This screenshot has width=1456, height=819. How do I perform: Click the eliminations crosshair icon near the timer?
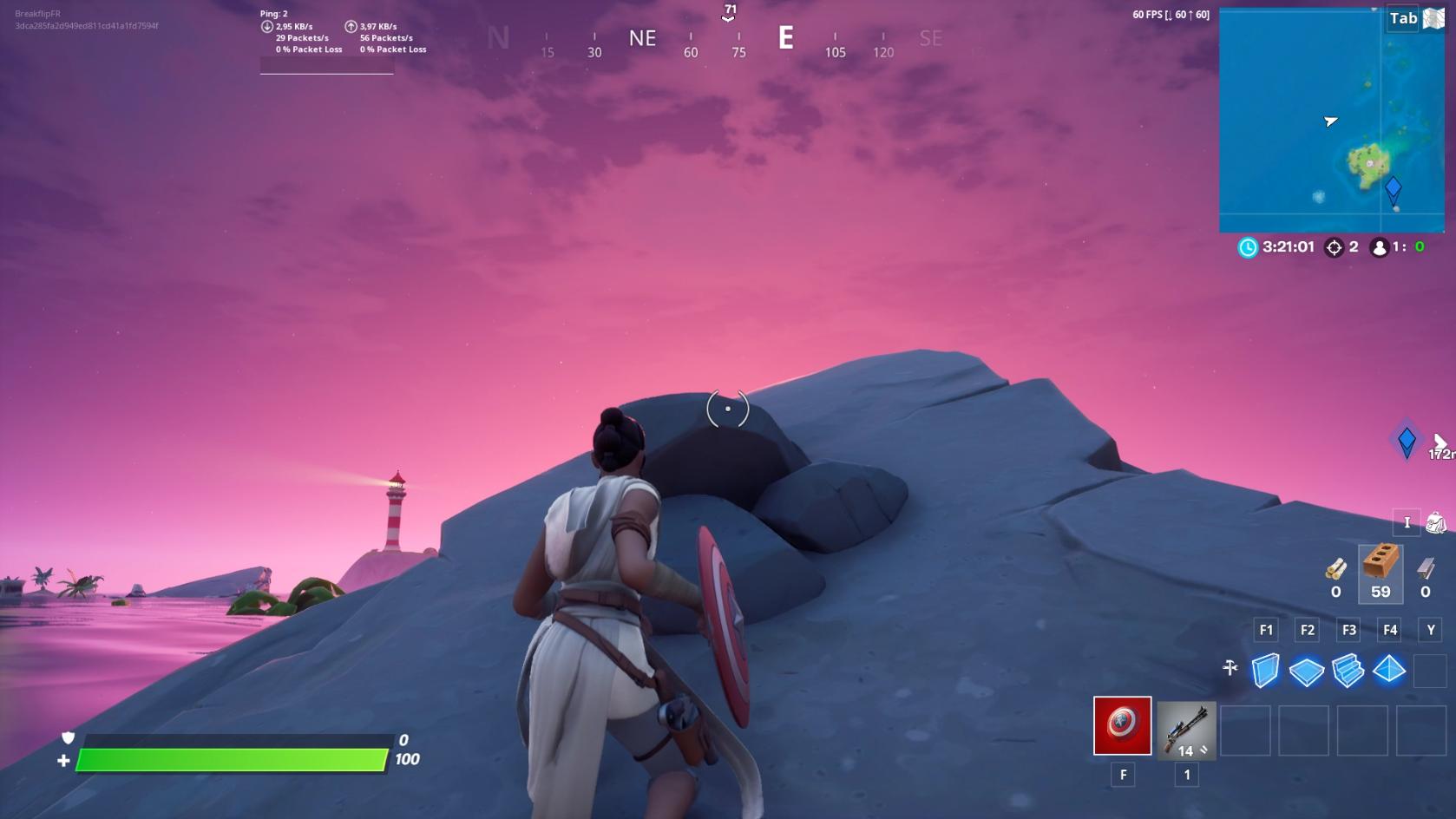(1333, 247)
